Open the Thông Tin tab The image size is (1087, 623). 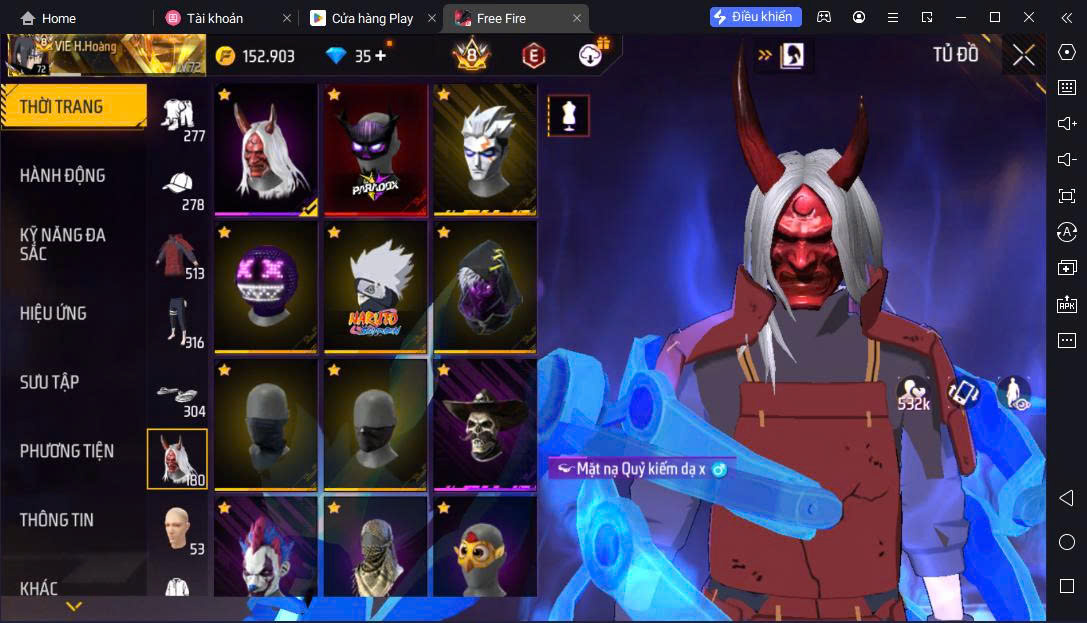pos(57,520)
